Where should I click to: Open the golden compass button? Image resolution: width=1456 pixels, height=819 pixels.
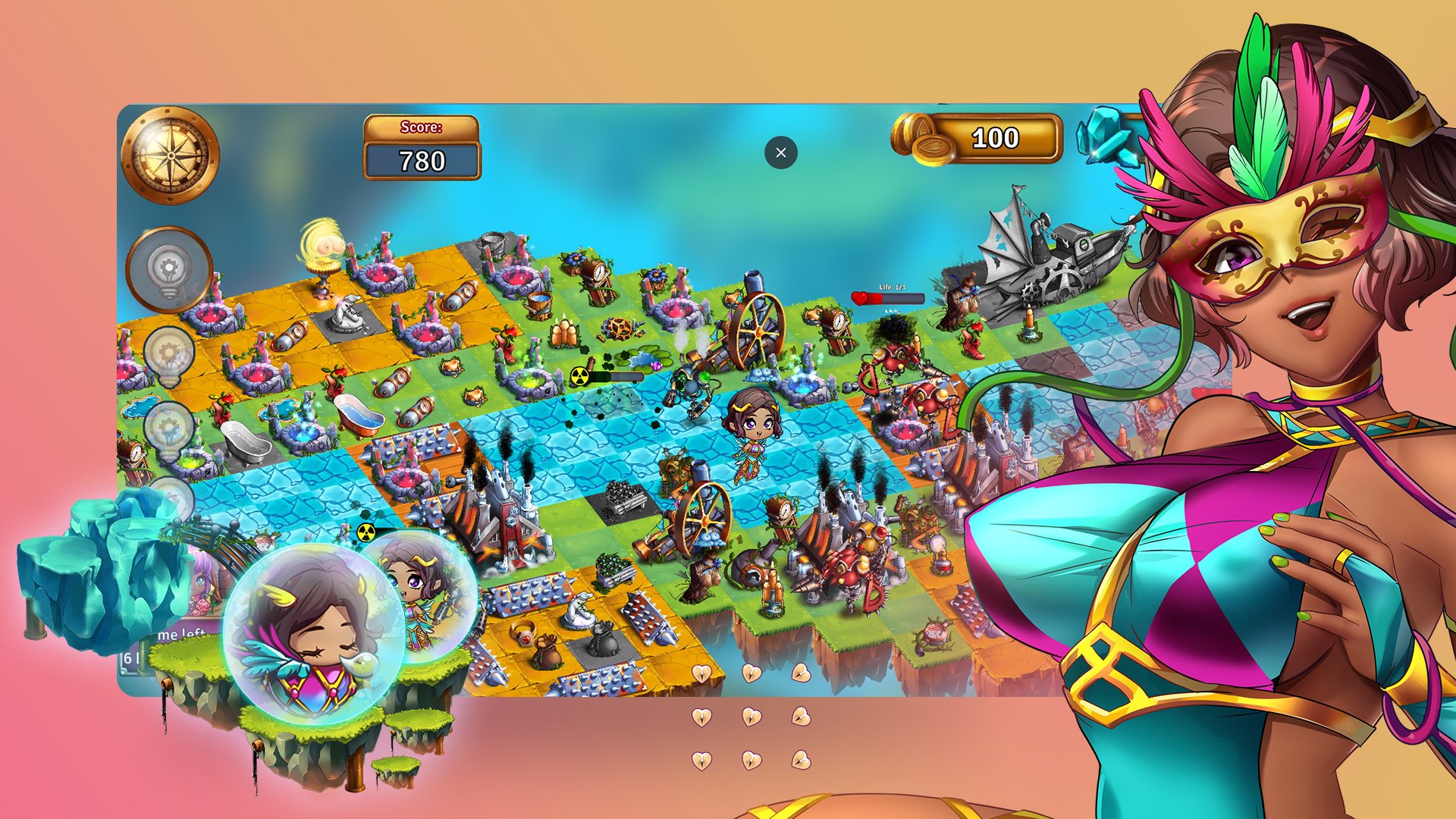171,155
